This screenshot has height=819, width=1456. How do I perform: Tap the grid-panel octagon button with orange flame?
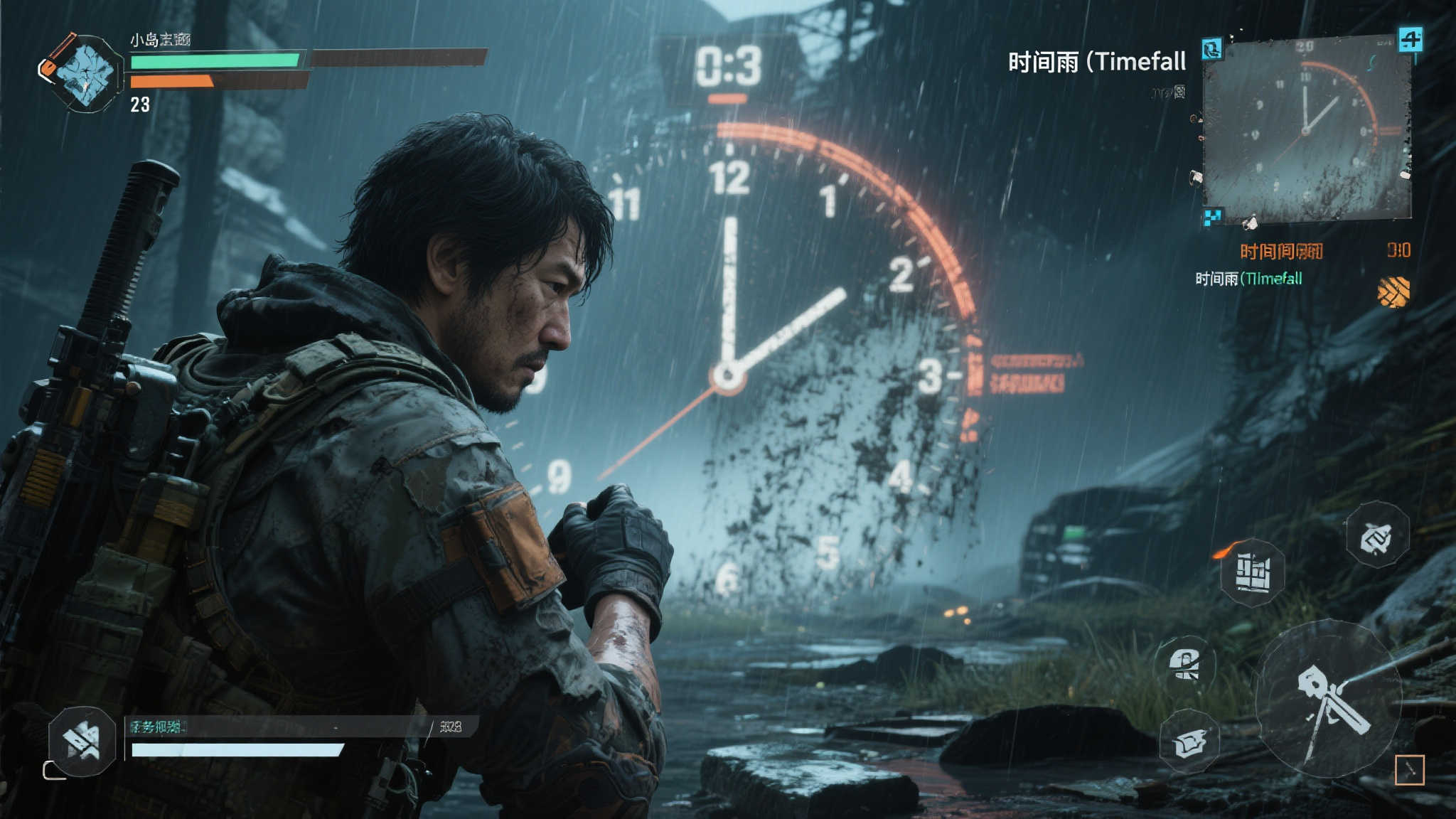click(x=1253, y=572)
